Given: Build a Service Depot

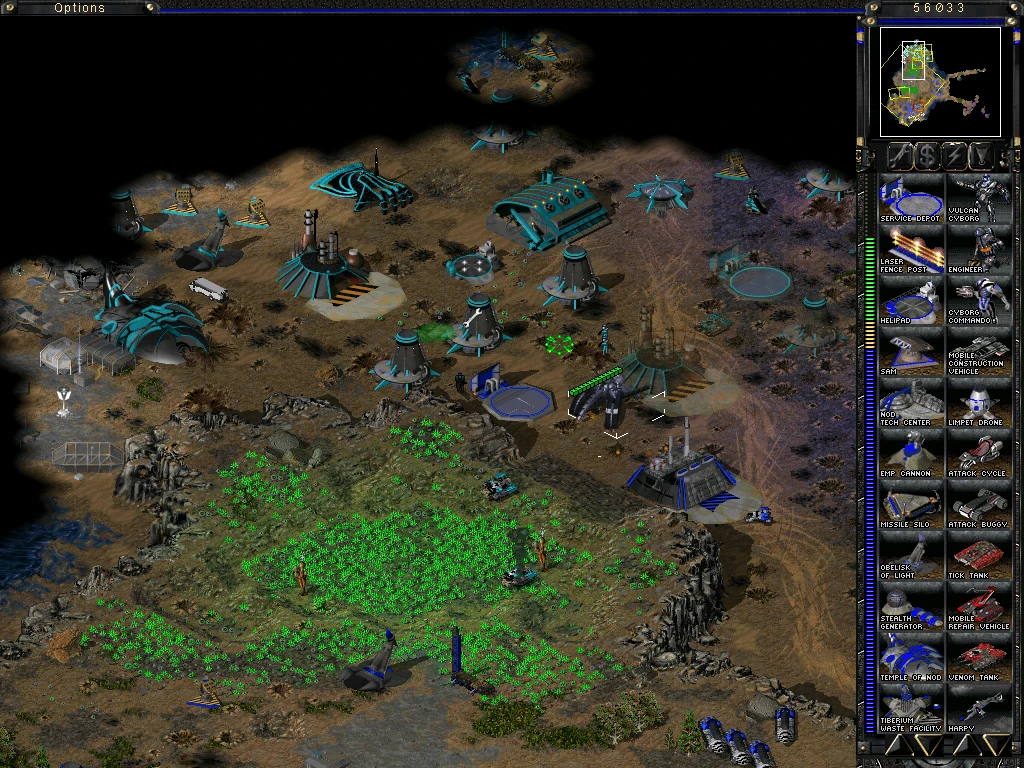Looking at the screenshot, I should [x=911, y=200].
